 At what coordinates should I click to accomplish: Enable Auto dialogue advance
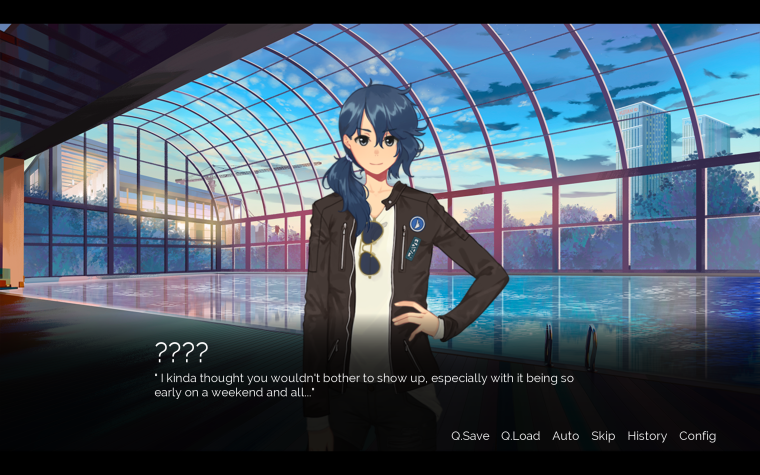pyautogui.click(x=565, y=436)
